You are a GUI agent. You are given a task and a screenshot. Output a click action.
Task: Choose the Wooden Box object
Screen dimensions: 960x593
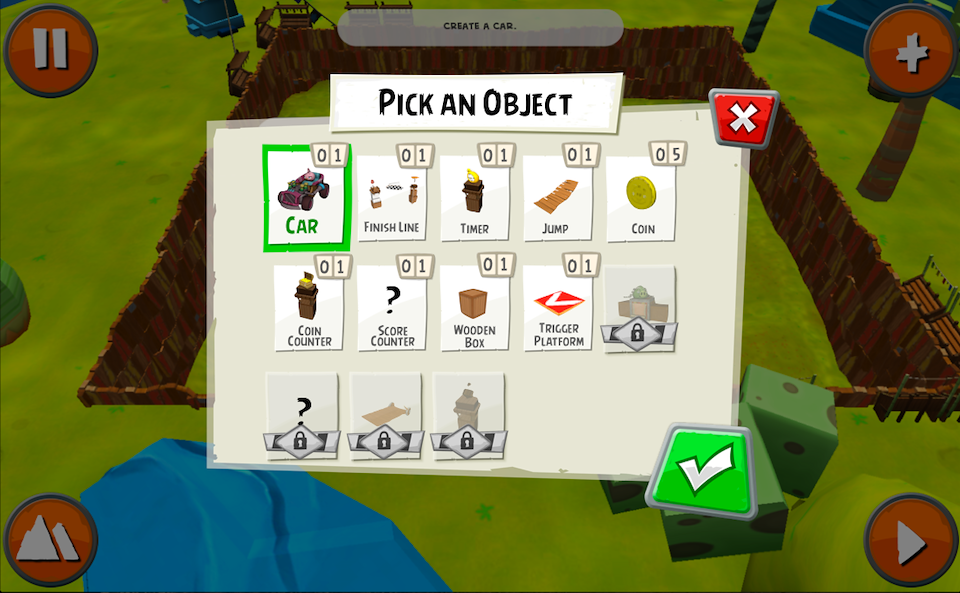(x=474, y=309)
